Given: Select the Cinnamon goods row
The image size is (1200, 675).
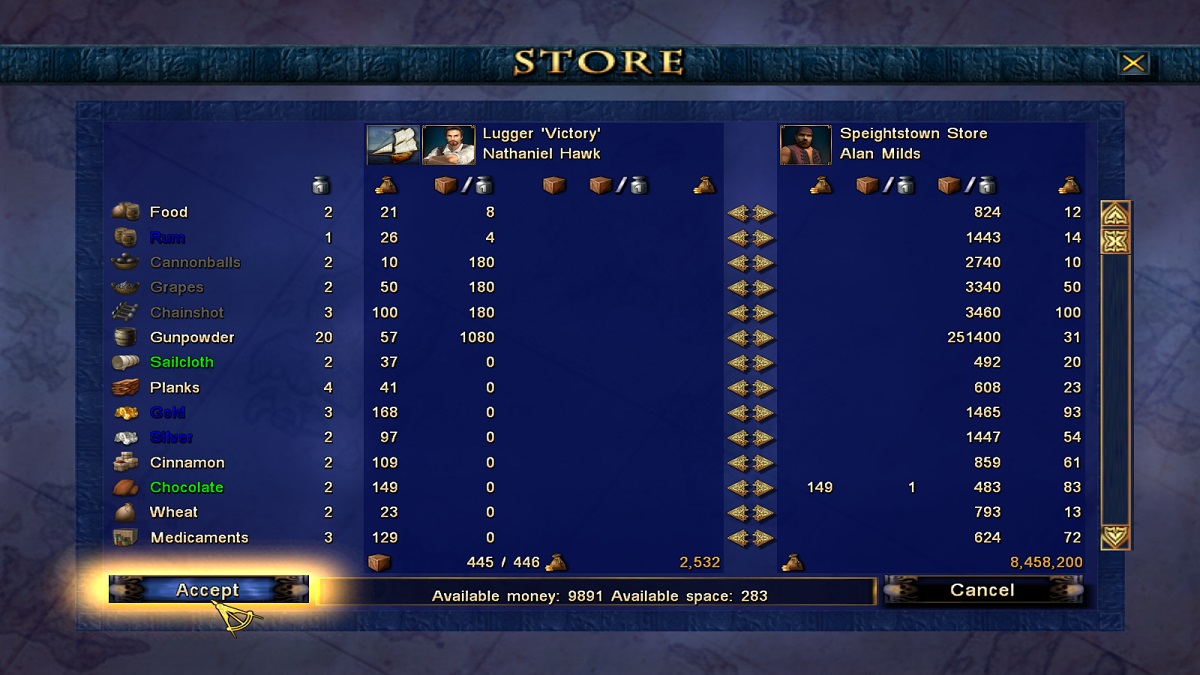Looking at the screenshot, I should point(187,462).
